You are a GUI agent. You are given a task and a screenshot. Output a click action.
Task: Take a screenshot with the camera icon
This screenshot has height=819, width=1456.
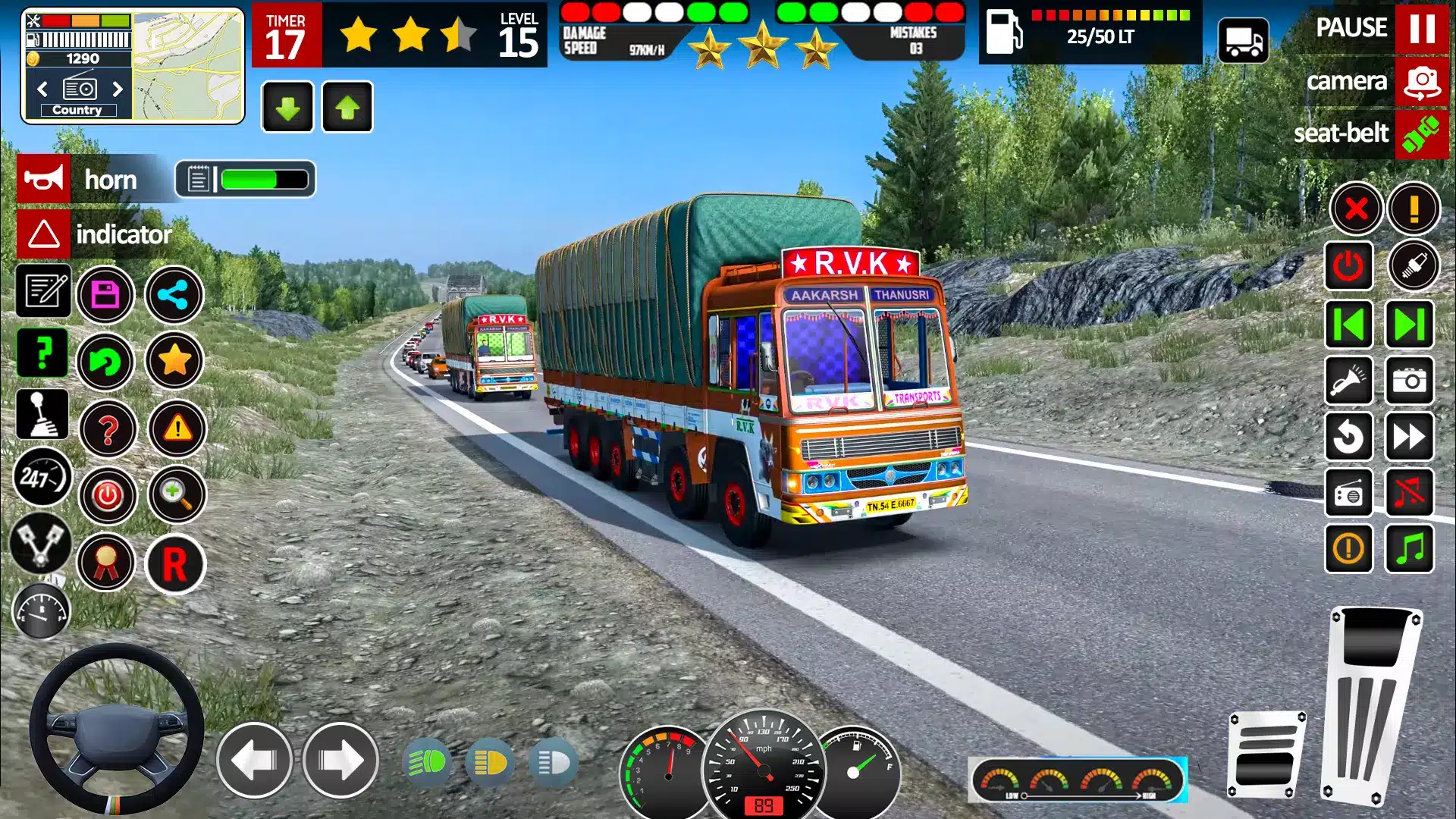coord(1410,381)
